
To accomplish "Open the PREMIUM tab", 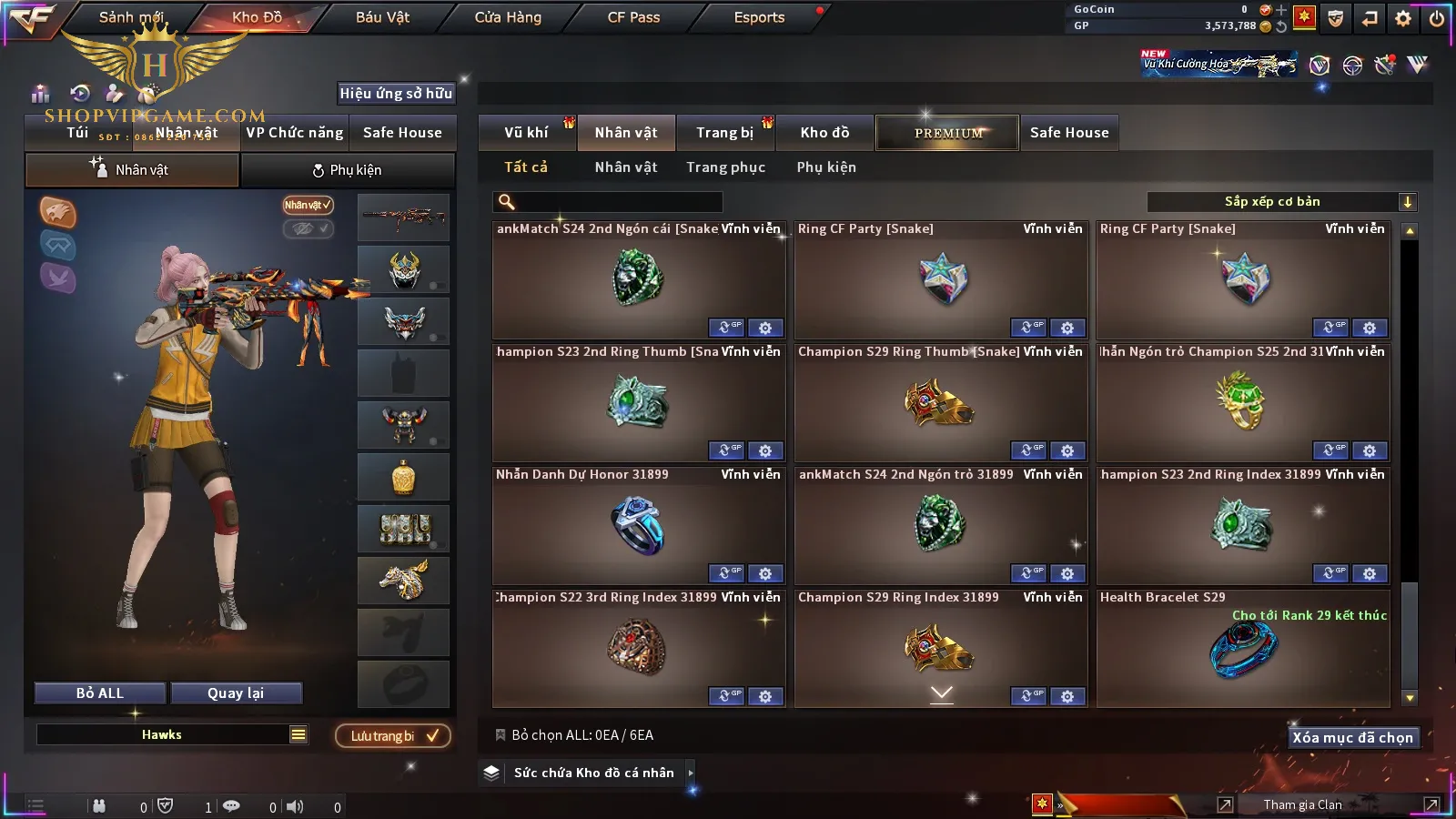I will [947, 133].
